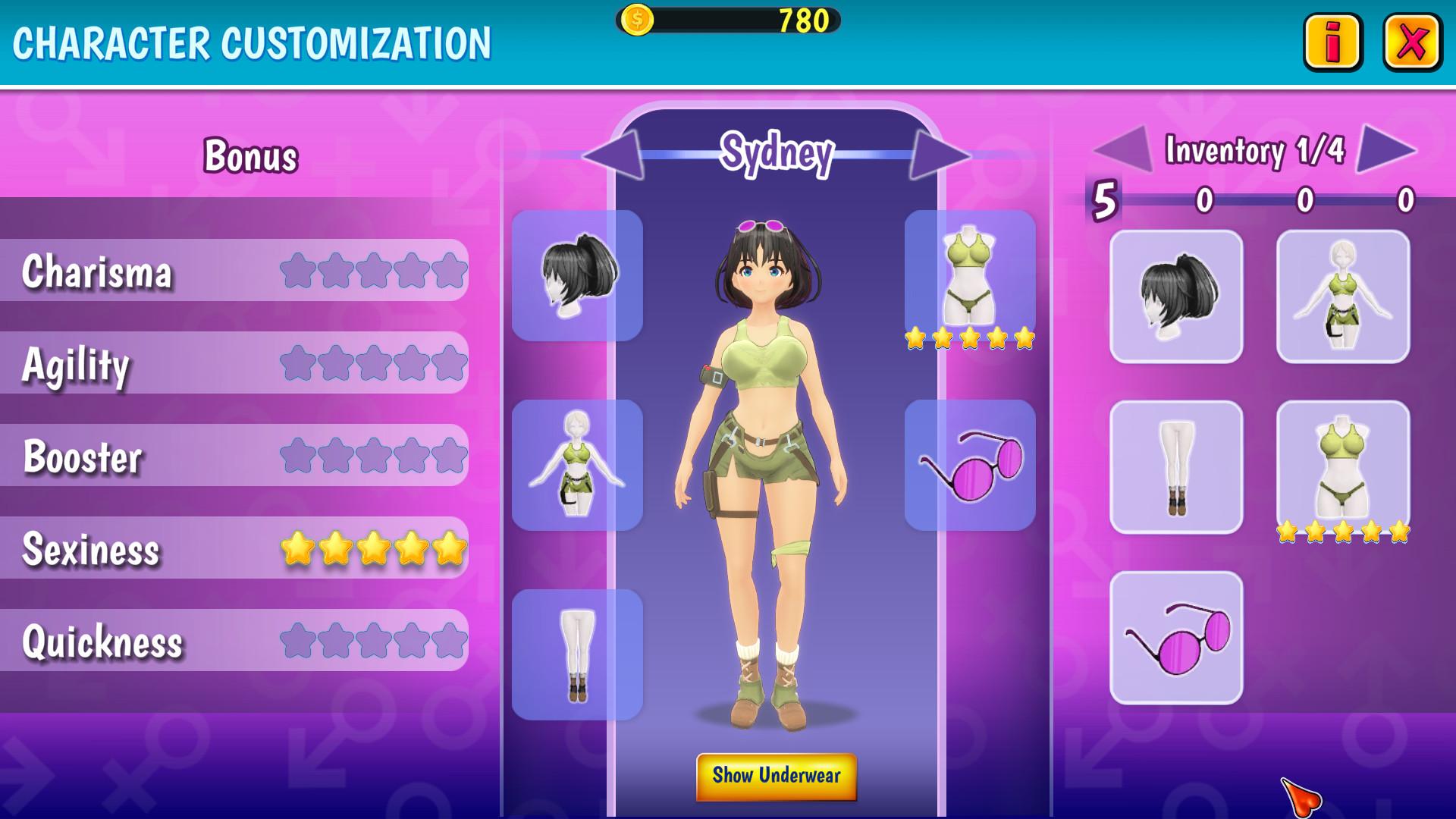Open the yellow info button
The image size is (1456, 819).
click(1332, 42)
